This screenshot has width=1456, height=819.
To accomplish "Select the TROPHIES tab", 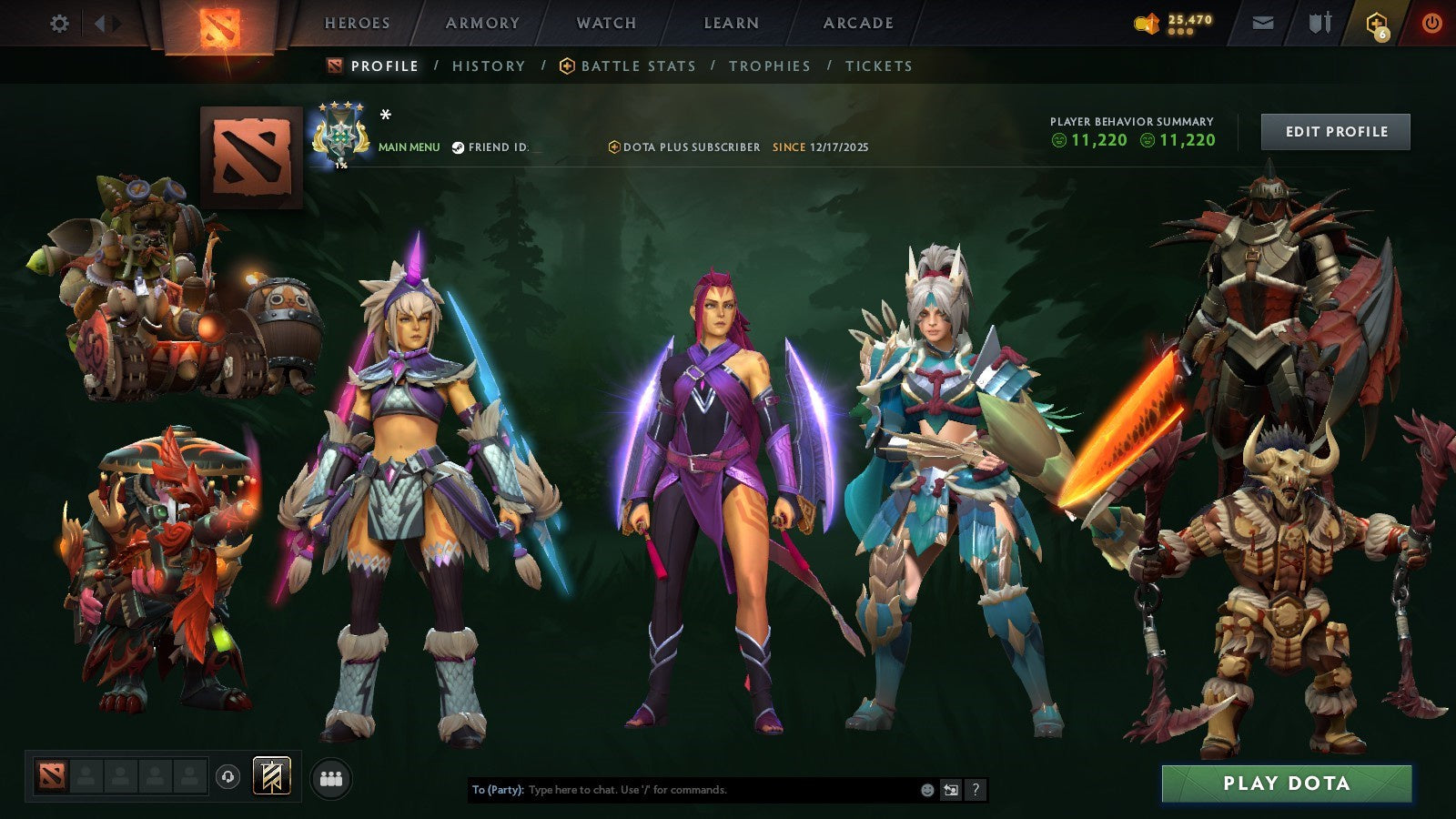I will coord(769,66).
